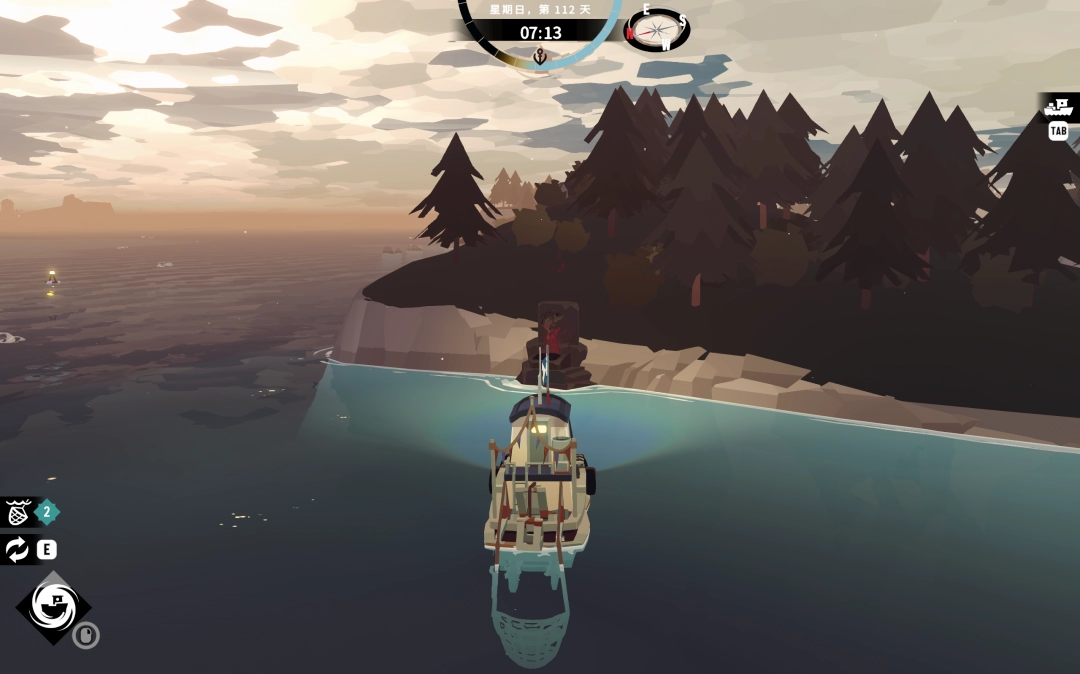Click the cycle ability arrows icon
This screenshot has width=1080, height=674.
(17, 549)
